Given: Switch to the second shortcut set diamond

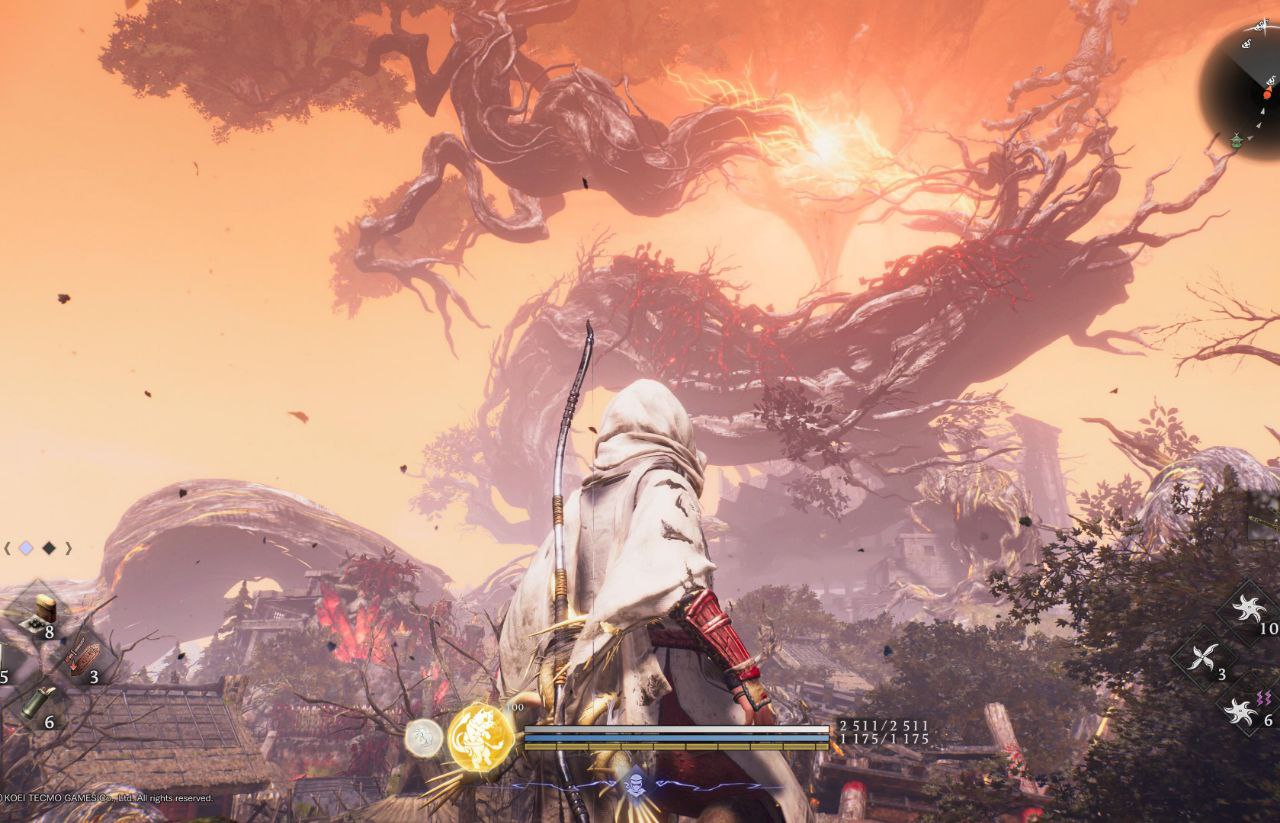Looking at the screenshot, I should tap(49, 548).
